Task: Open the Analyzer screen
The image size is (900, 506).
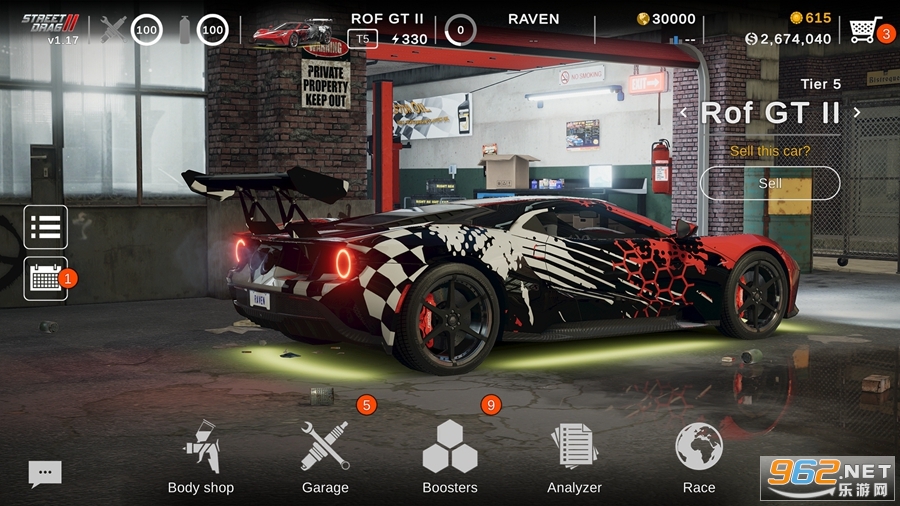Action: 574,457
